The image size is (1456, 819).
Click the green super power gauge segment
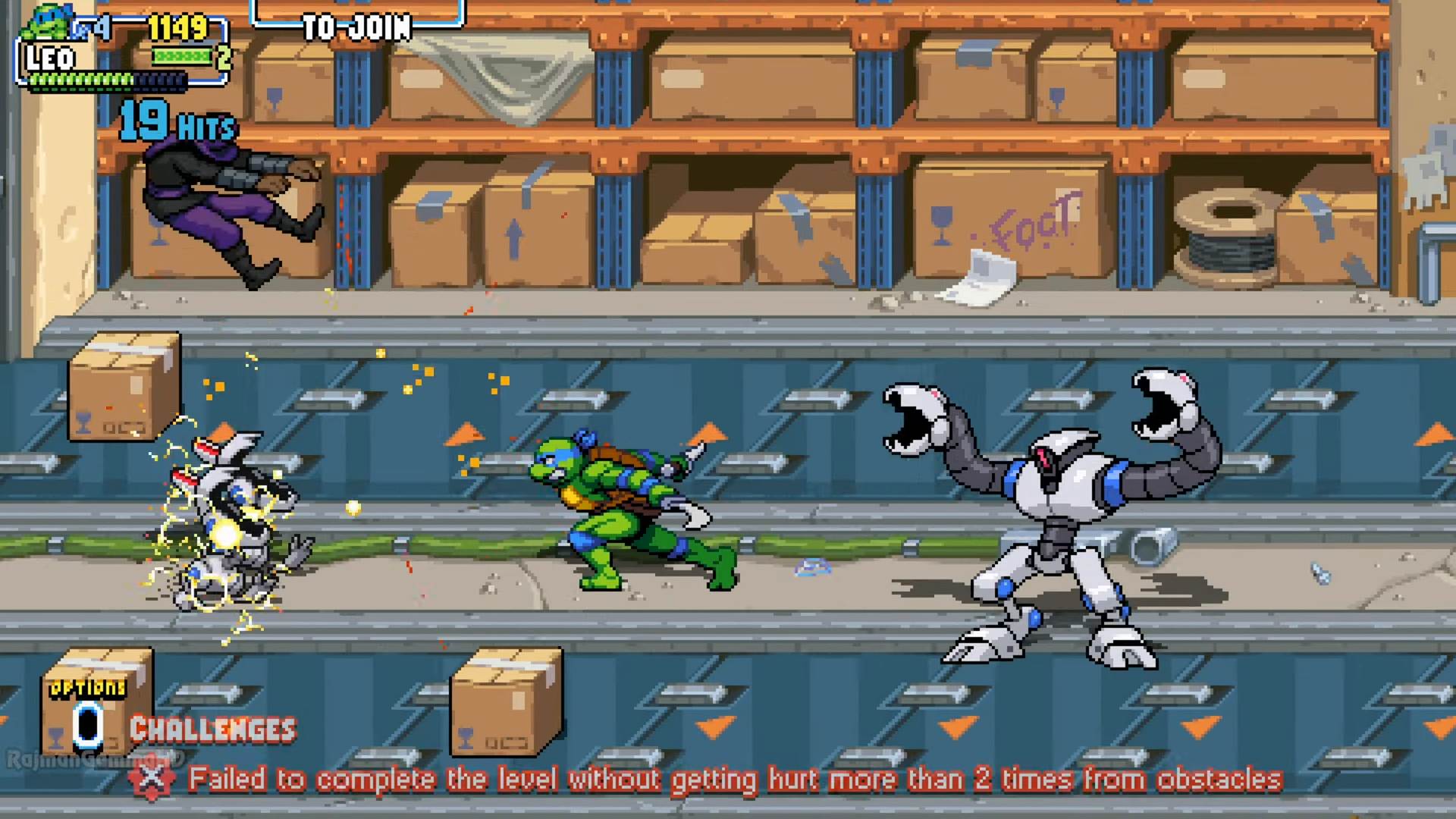pos(180,56)
